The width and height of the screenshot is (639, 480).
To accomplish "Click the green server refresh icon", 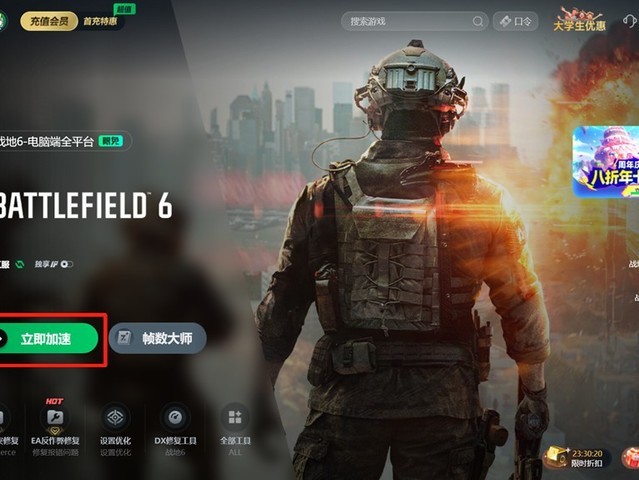I will coord(20,264).
